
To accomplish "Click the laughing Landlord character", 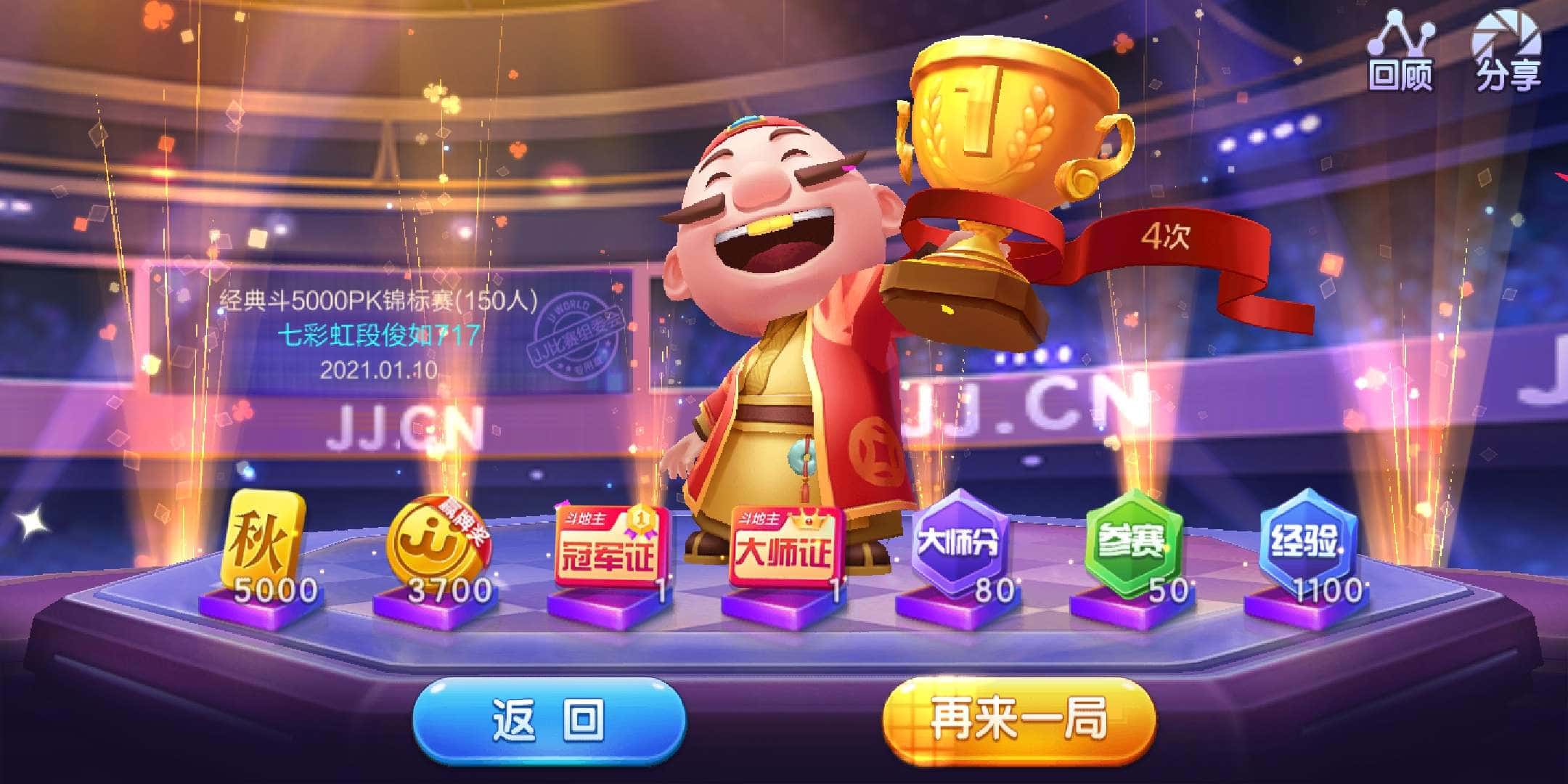I will (784, 327).
